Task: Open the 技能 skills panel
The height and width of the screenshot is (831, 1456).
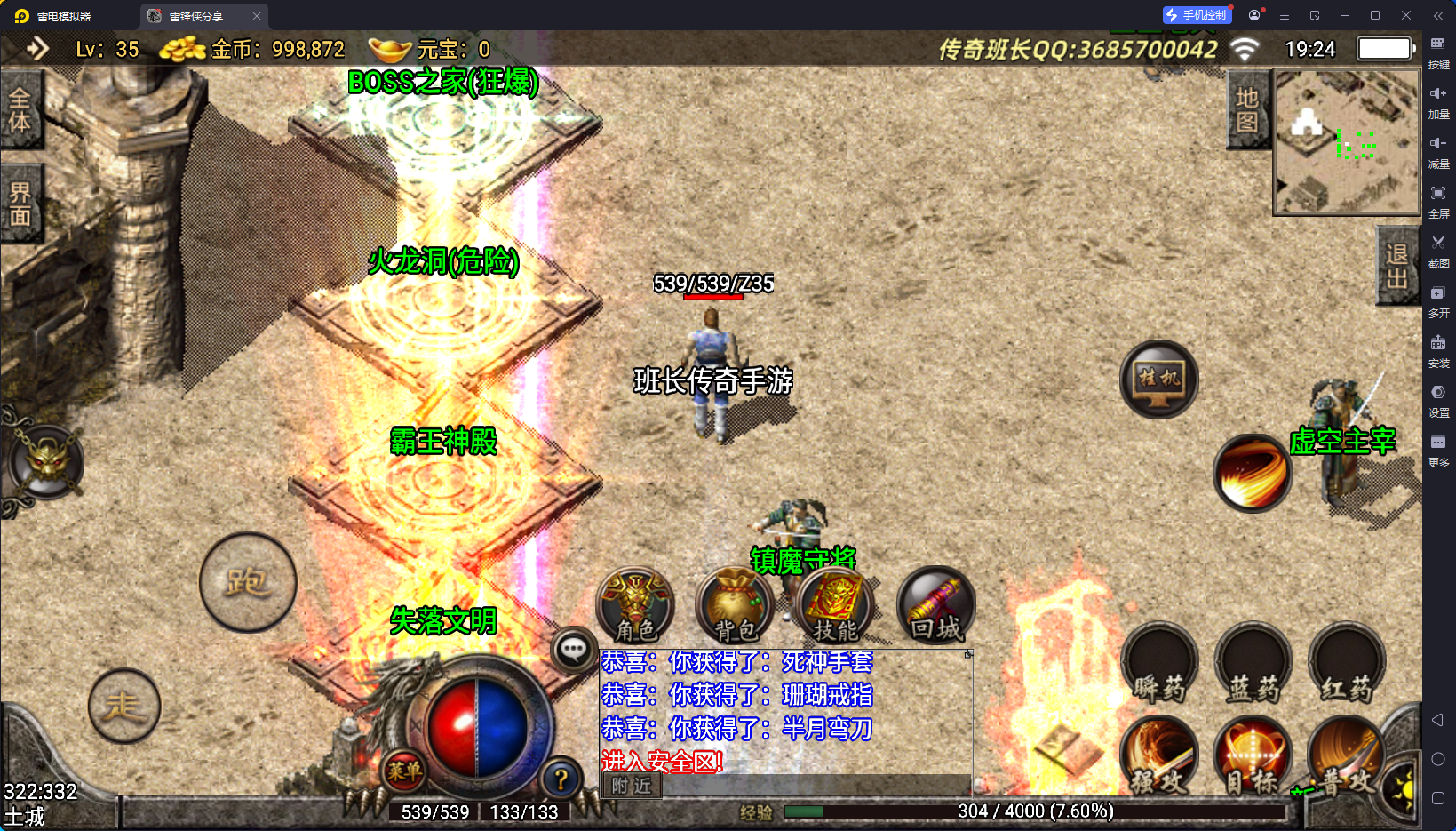Action: click(x=835, y=605)
